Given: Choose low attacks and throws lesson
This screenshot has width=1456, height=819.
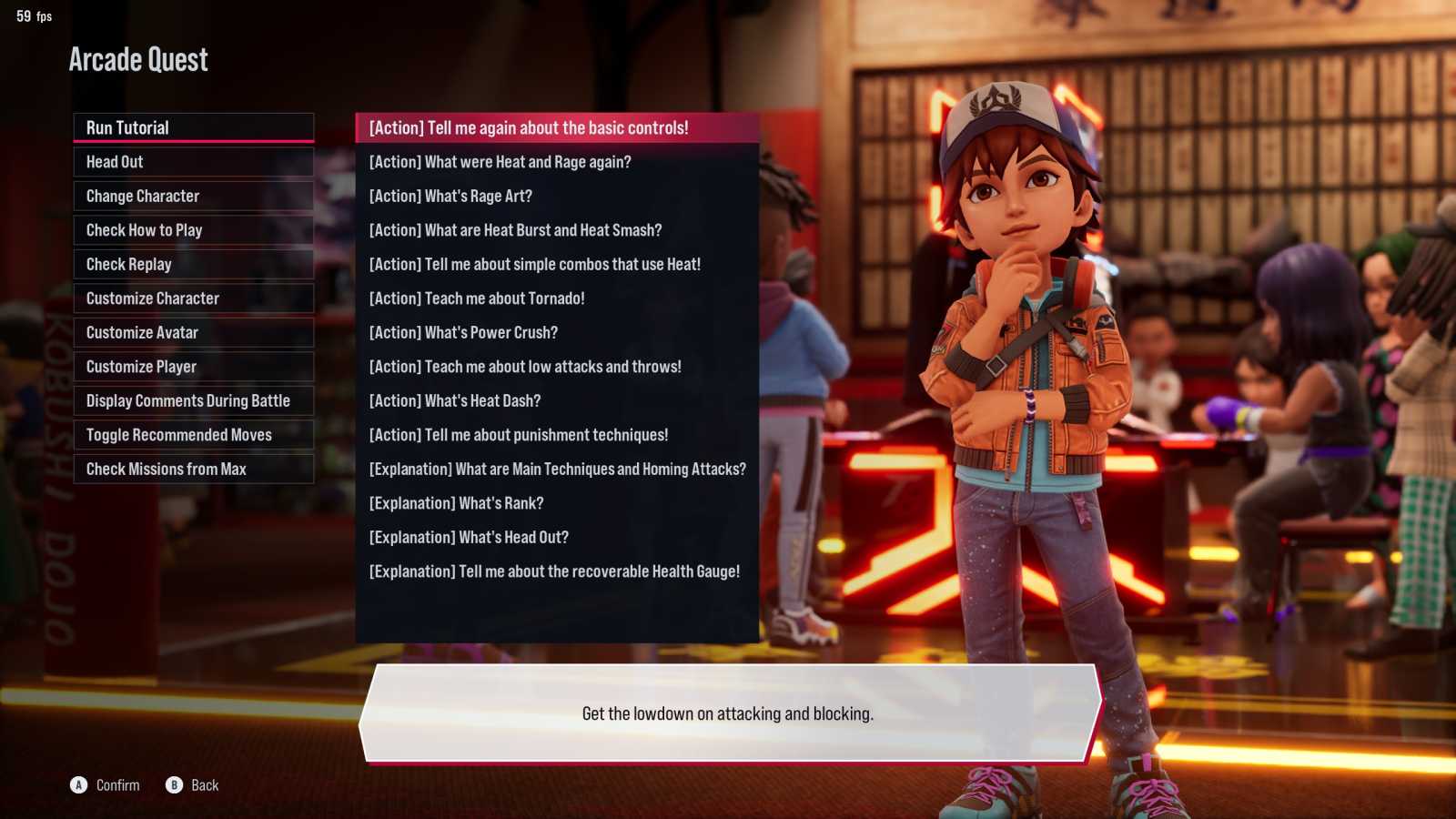Looking at the screenshot, I should (556, 367).
